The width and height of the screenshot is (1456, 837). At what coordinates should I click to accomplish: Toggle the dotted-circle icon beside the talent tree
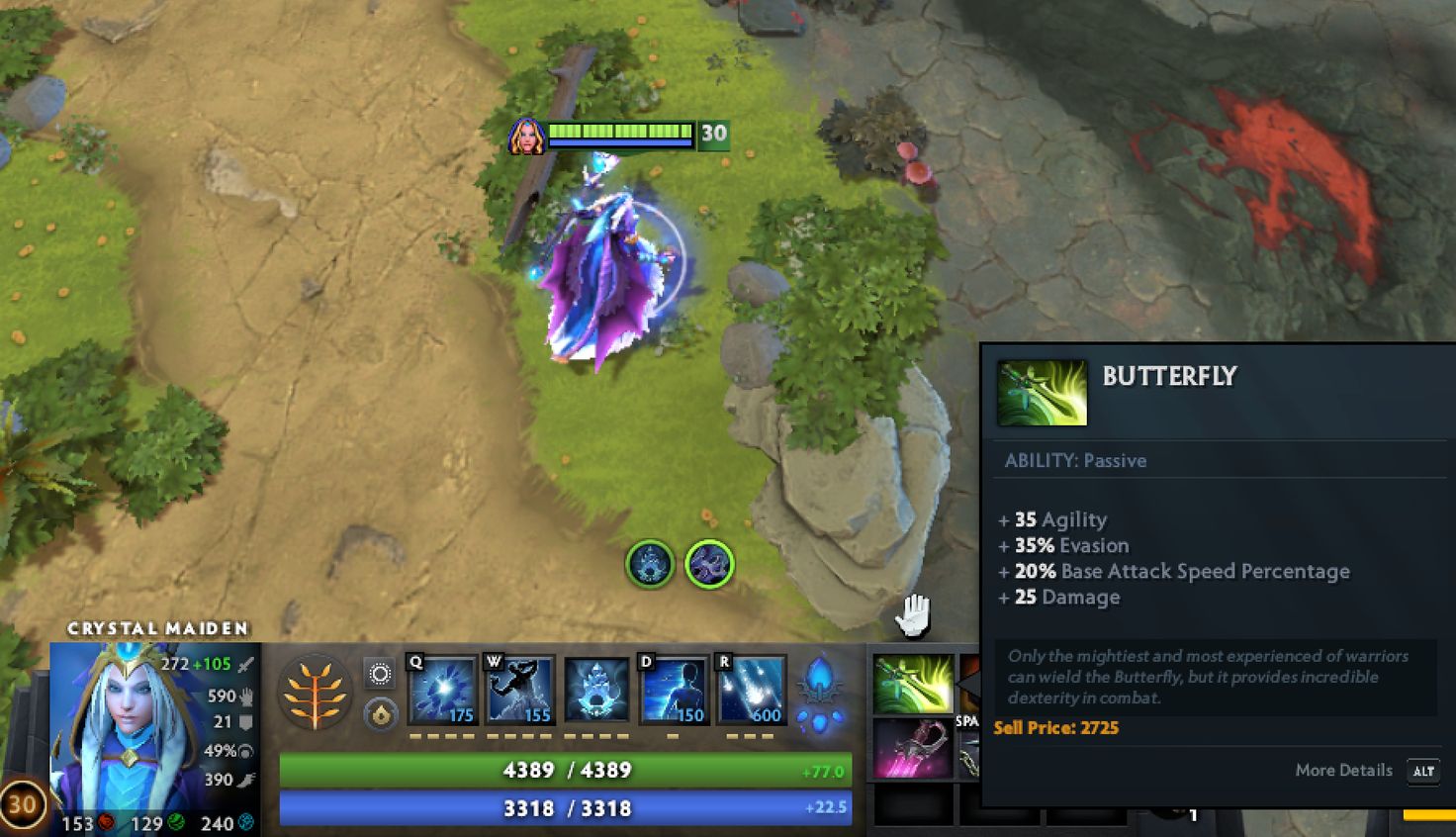379,673
